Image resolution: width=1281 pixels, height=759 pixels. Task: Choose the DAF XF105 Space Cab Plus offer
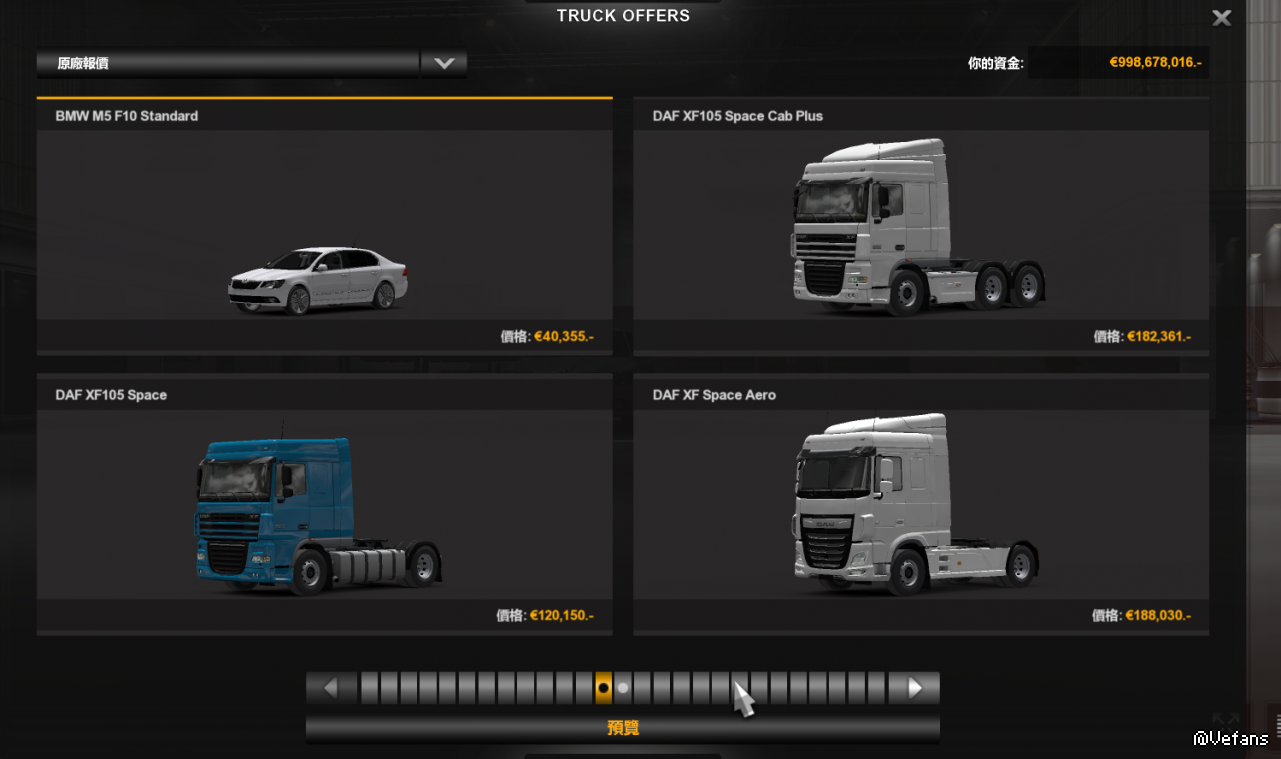click(x=920, y=225)
